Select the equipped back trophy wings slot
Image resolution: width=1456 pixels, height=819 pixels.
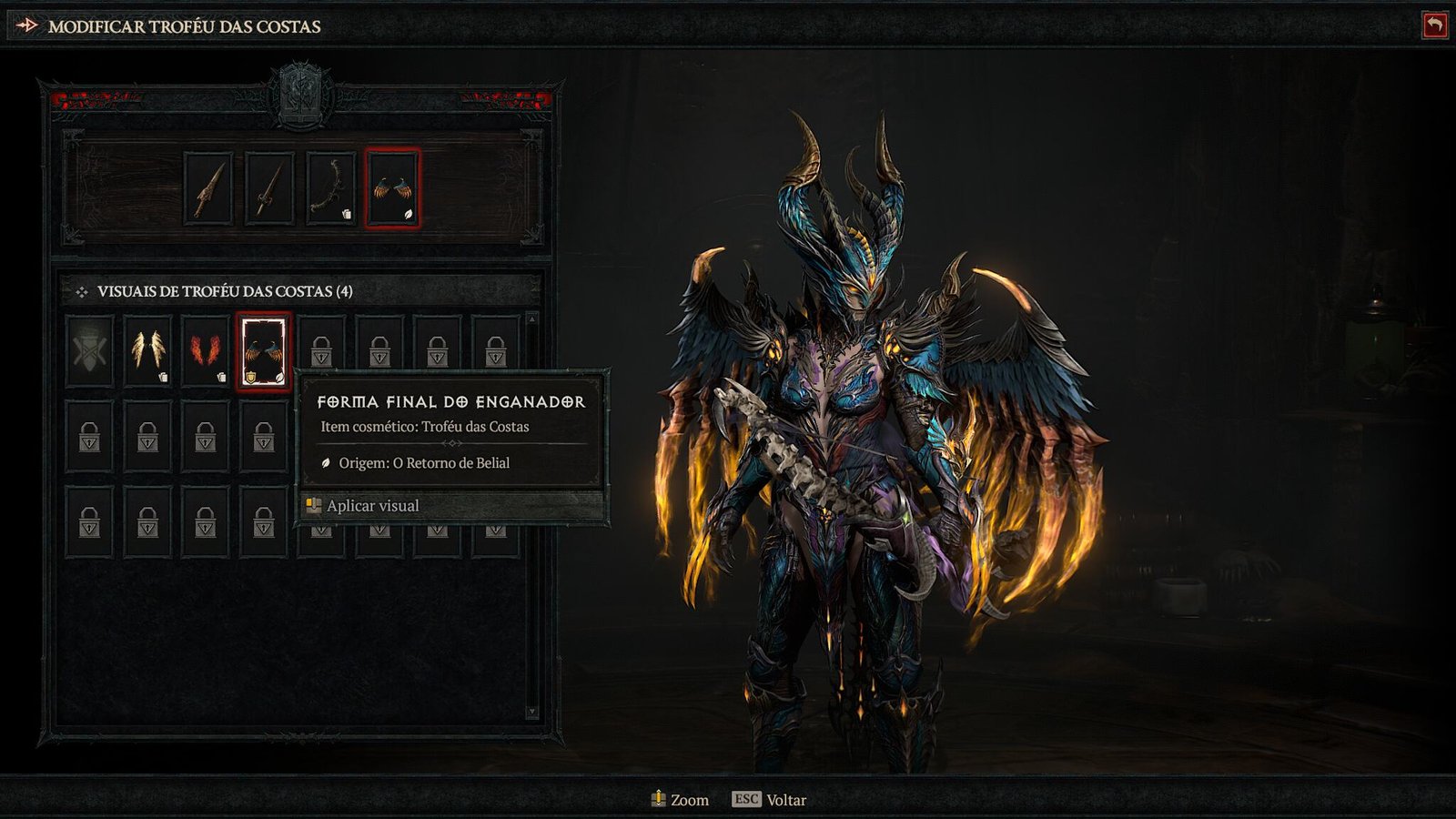pos(392,188)
